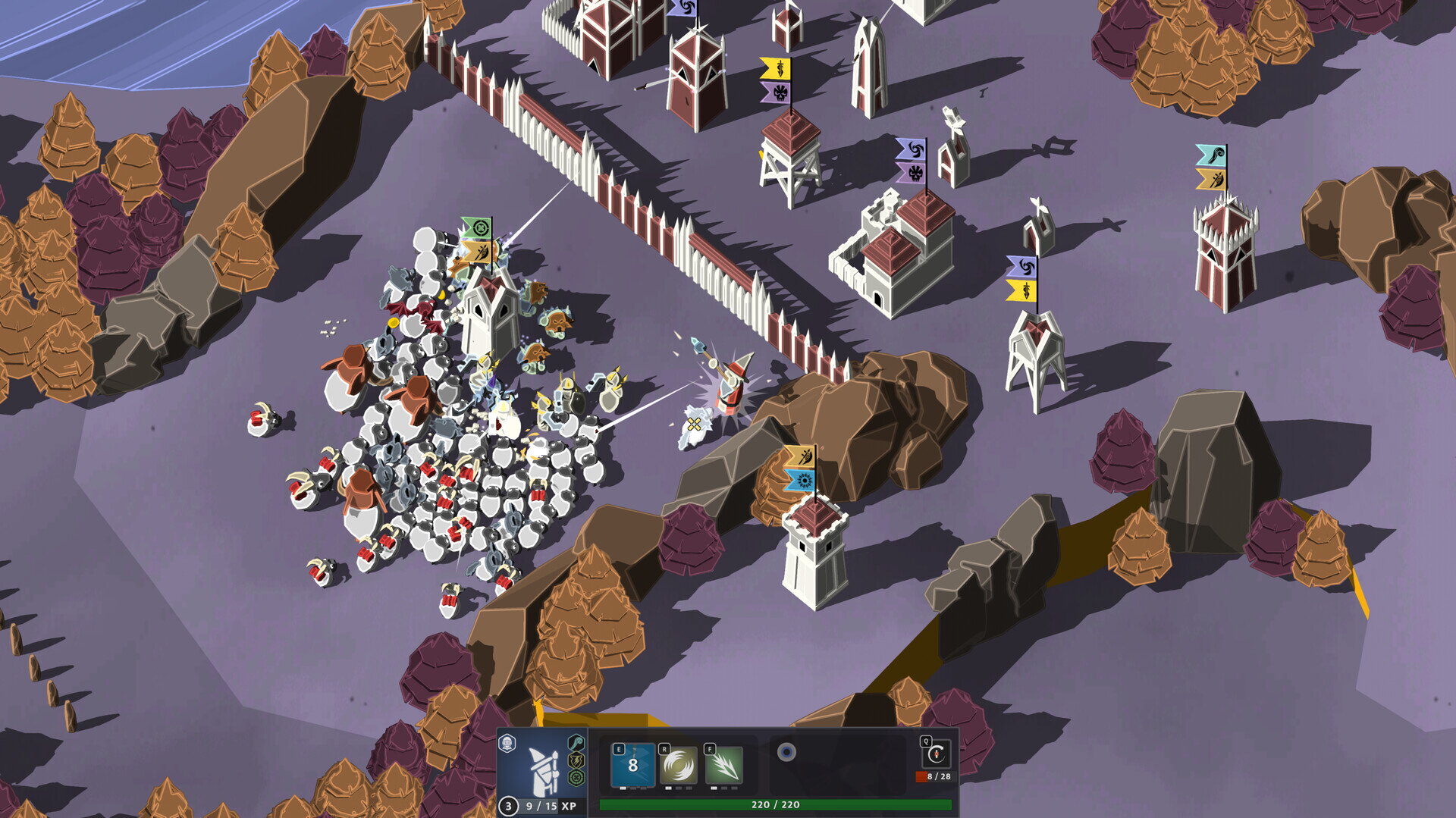Activate the blue lightning ability on cooldown
The image size is (1456, 818).
pyautogui.click(x=632, y=765)
